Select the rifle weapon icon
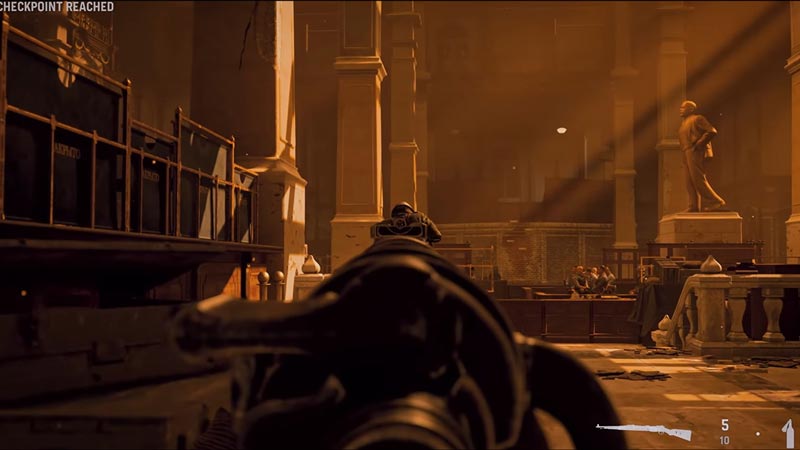Image resolution: width=800 pixels, height=450 pixels. [643, 431]
